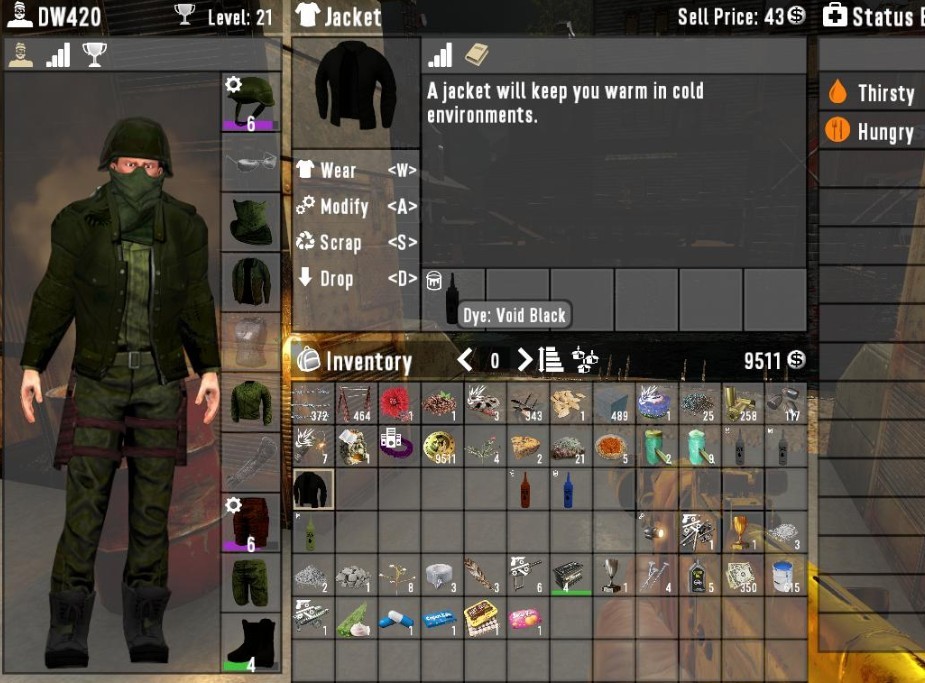Sort the inventory with the sort button
Viewport: 925px width, 683px height.
(x=551, y=360)
